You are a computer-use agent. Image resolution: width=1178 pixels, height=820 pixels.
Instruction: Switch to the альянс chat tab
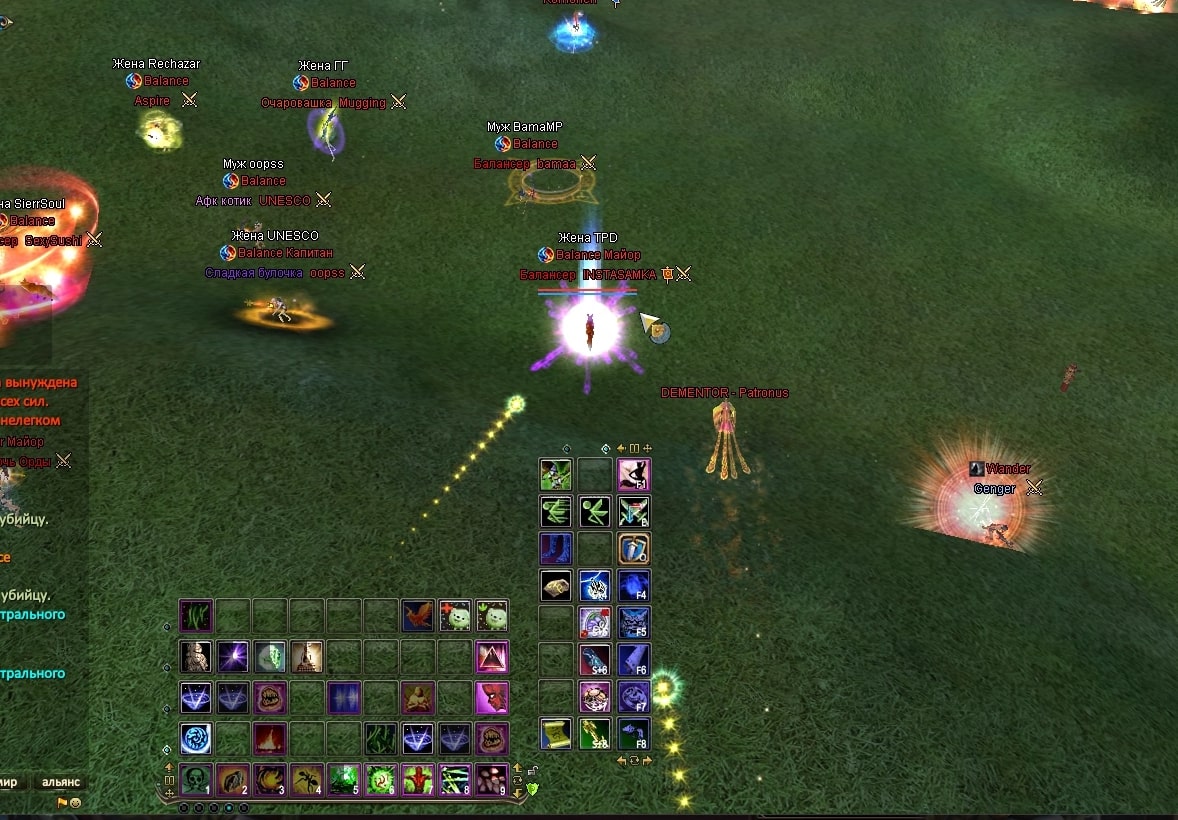tap(60, 782)
